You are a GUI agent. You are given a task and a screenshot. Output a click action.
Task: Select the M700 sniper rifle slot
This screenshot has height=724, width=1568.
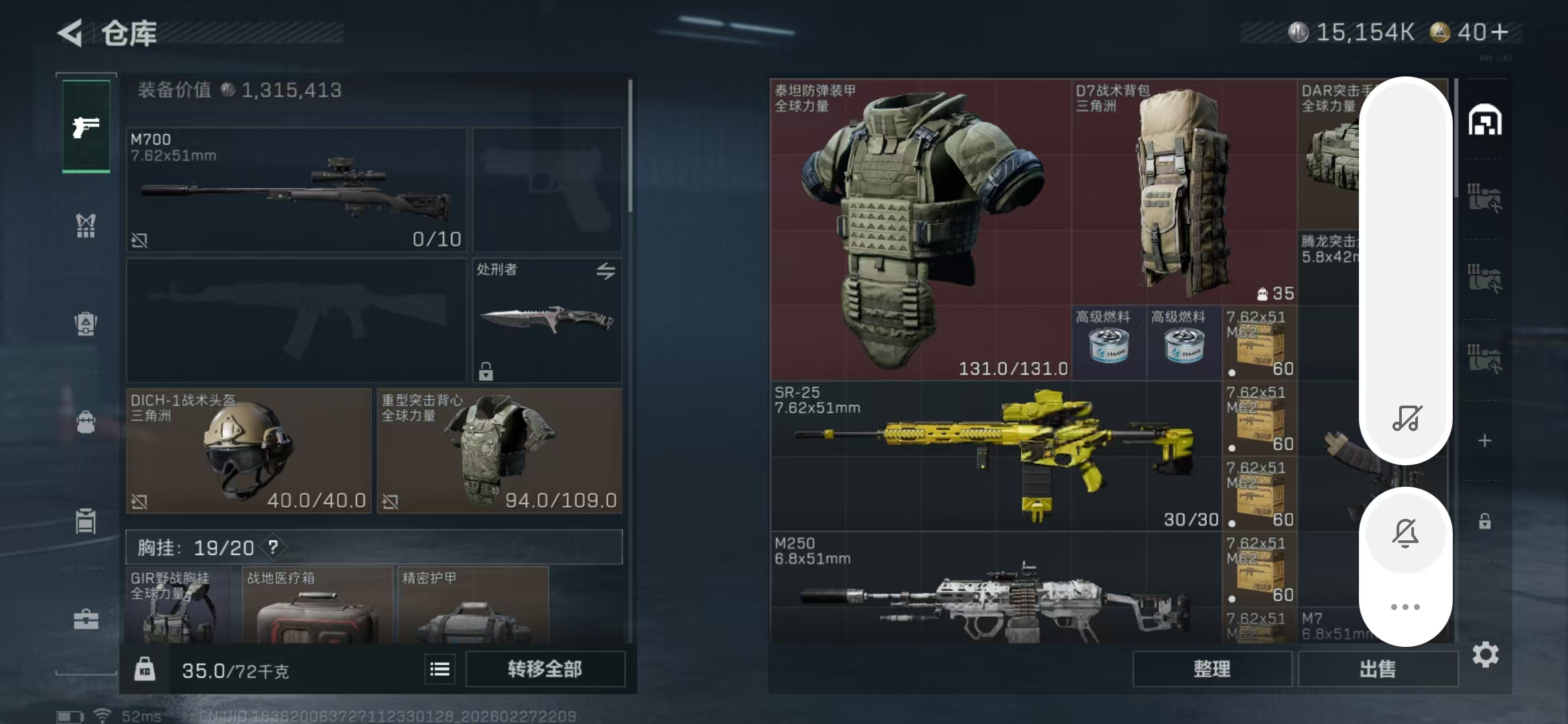click(296, 190)
